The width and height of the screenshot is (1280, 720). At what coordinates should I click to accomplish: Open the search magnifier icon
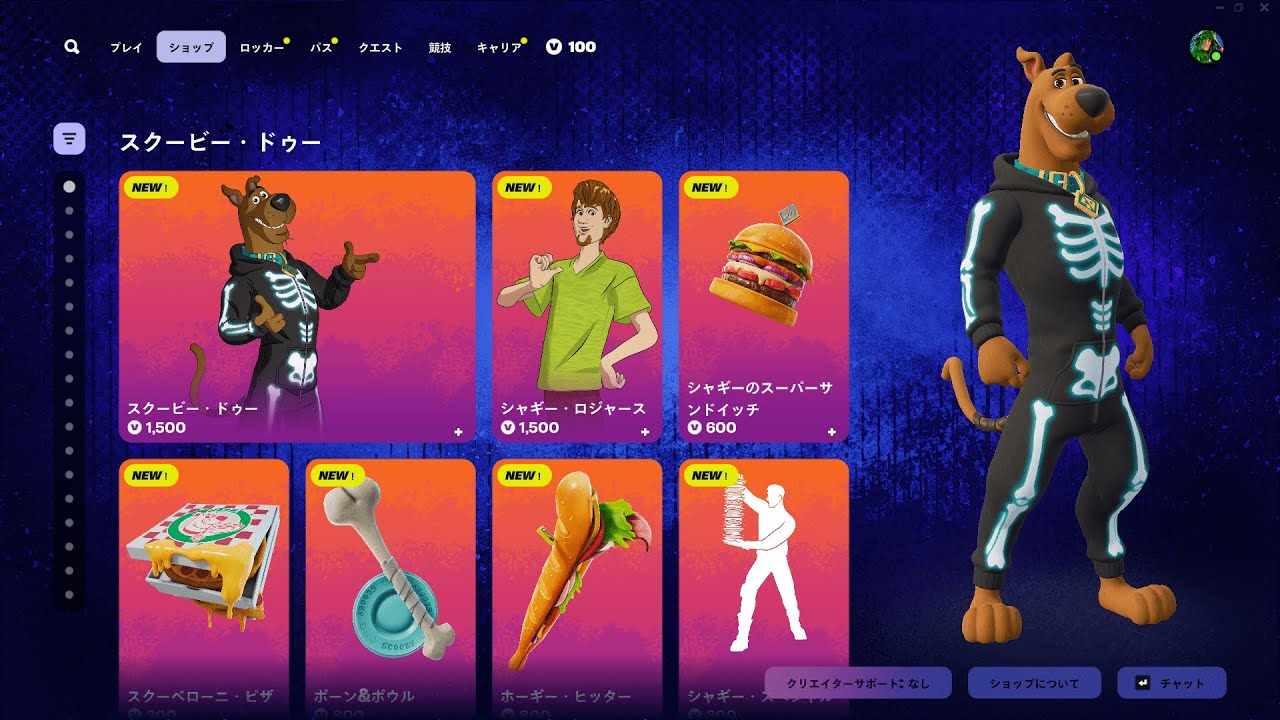click(x=71, y=47)
